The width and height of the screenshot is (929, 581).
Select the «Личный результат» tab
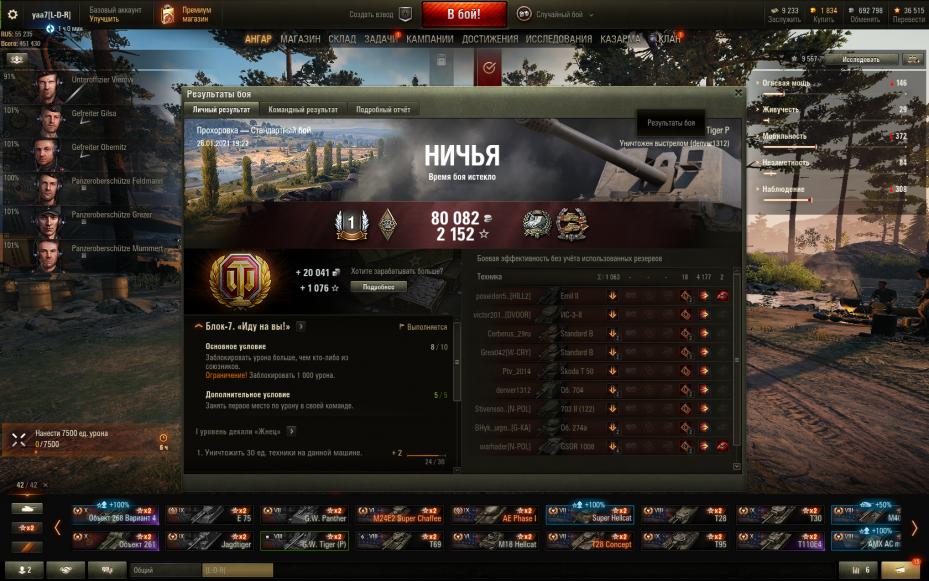221,109
